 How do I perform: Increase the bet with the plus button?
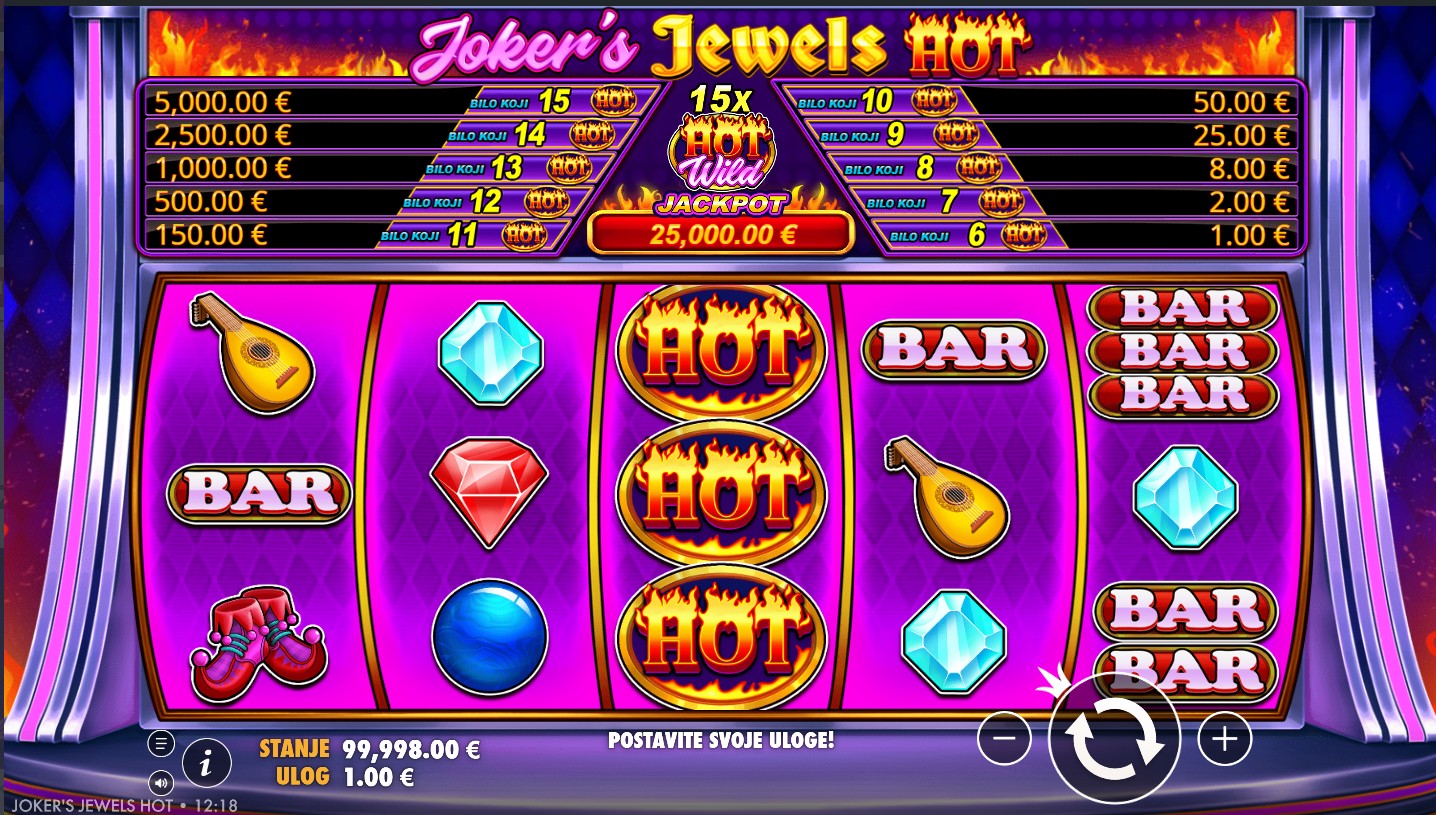click(1224, 738)
